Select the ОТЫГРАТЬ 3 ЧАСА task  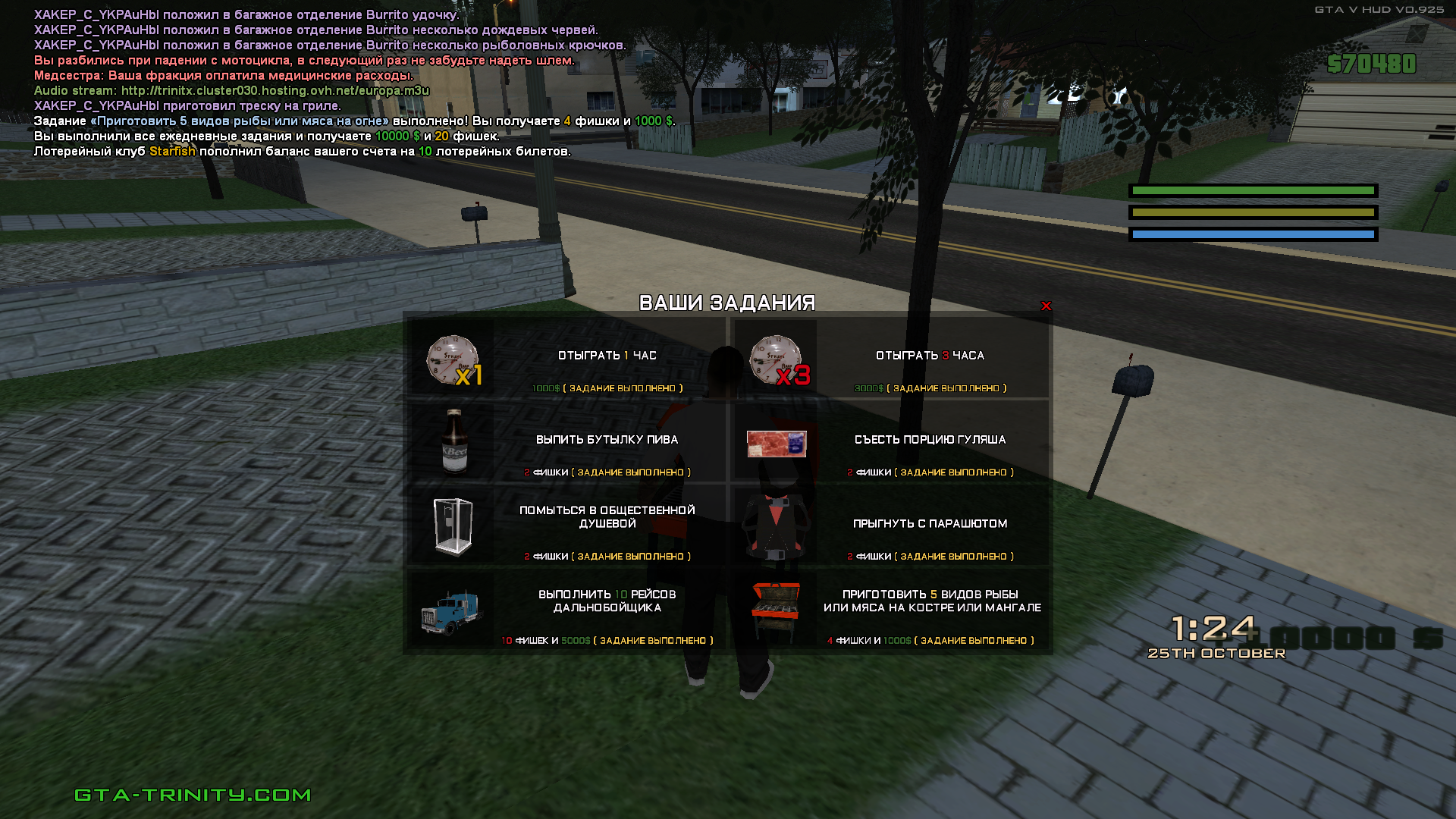click(930, 356)
